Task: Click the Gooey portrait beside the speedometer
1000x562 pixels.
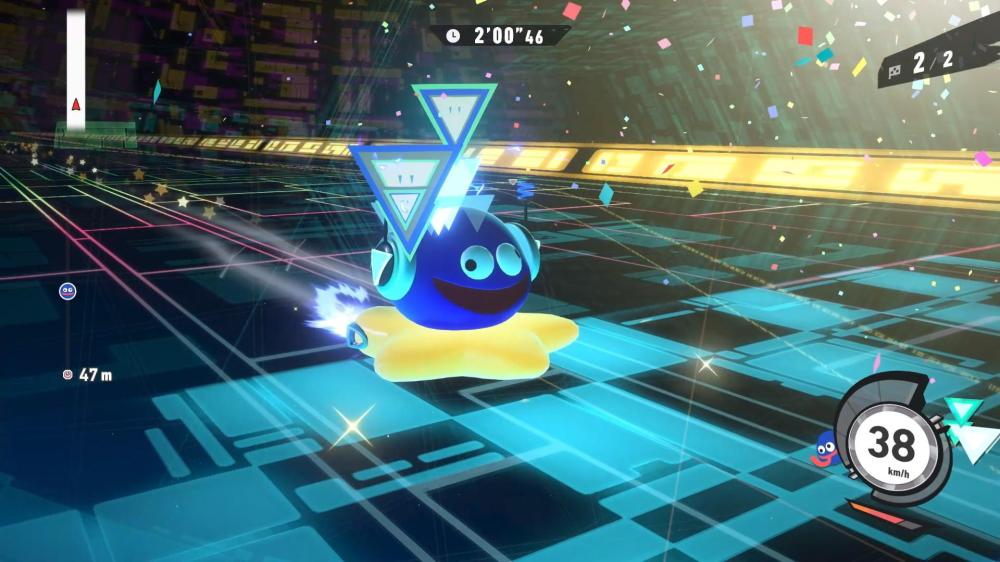Action: (x=823, y=449)
